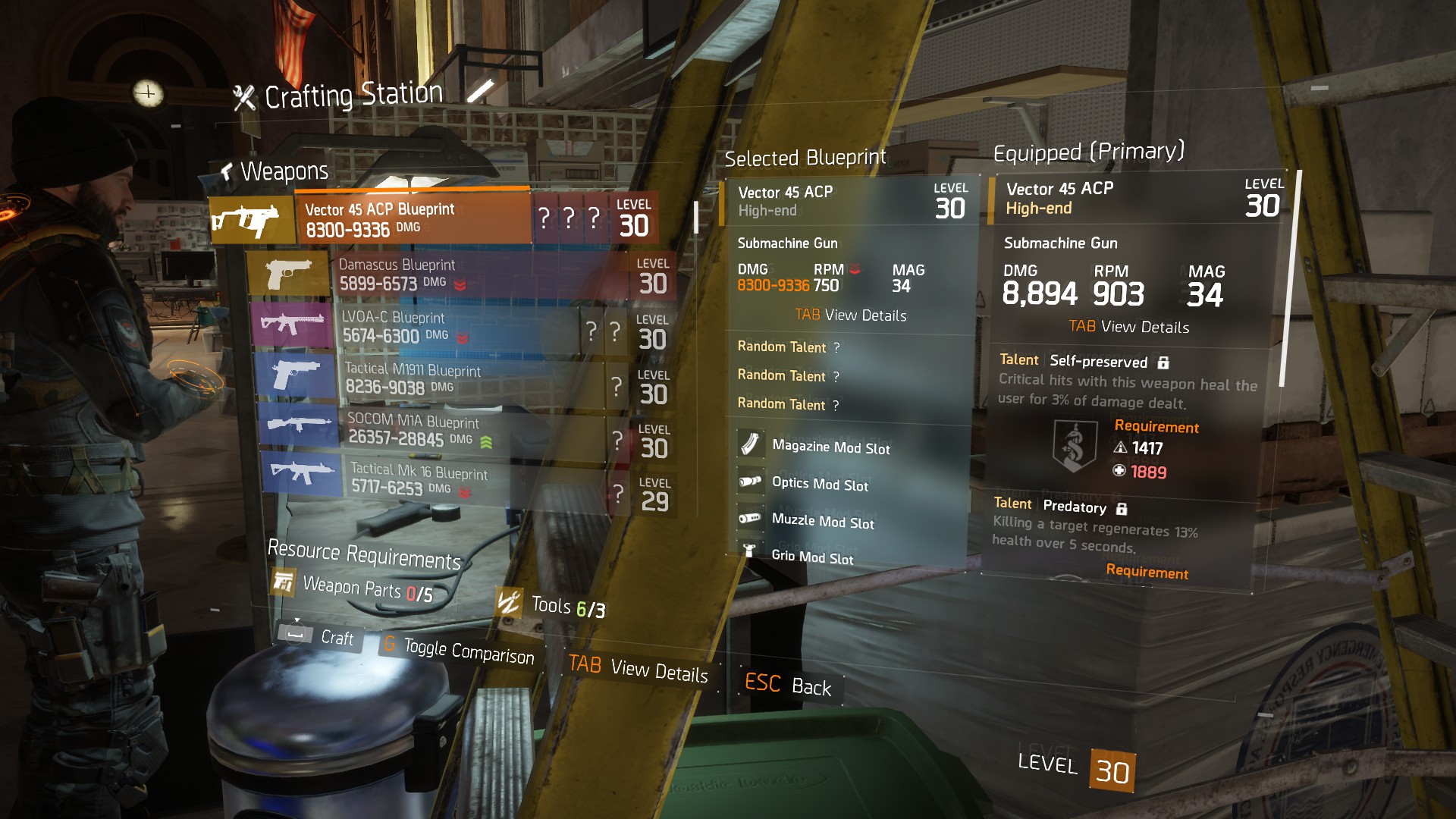Expand Equipped weapon's View Details section
This screenshot has height=819, width=1456.
pos(1128,327)
